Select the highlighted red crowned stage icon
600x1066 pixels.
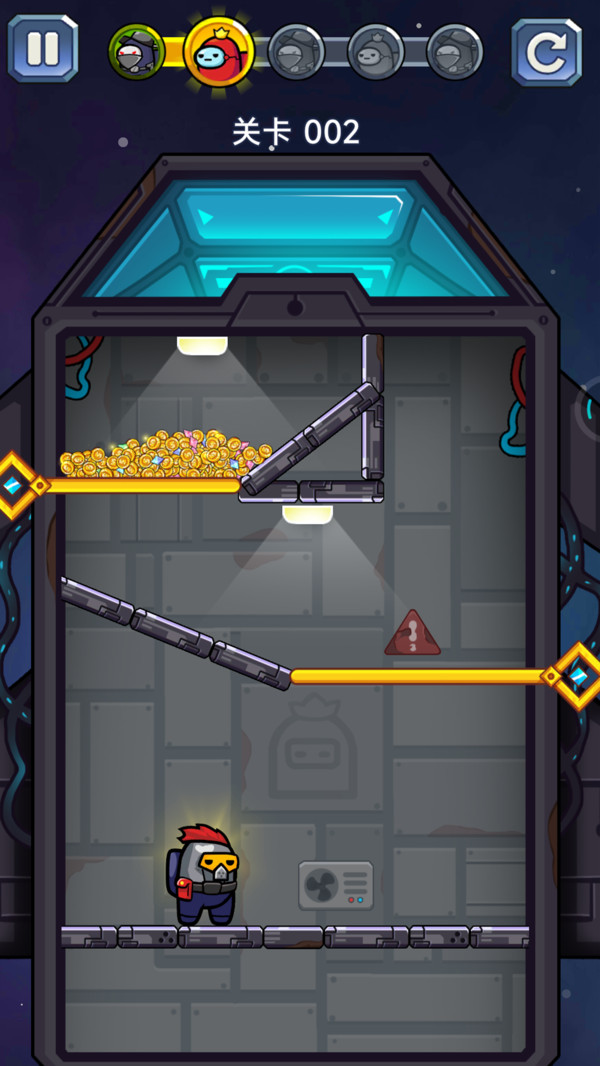[219, 50]
